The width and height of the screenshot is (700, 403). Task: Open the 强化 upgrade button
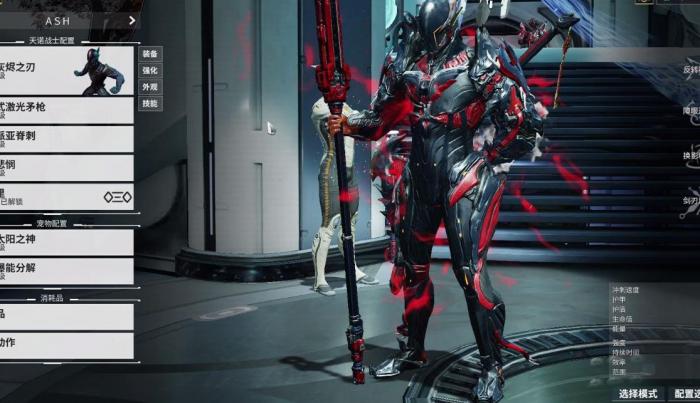pos(149,71)
